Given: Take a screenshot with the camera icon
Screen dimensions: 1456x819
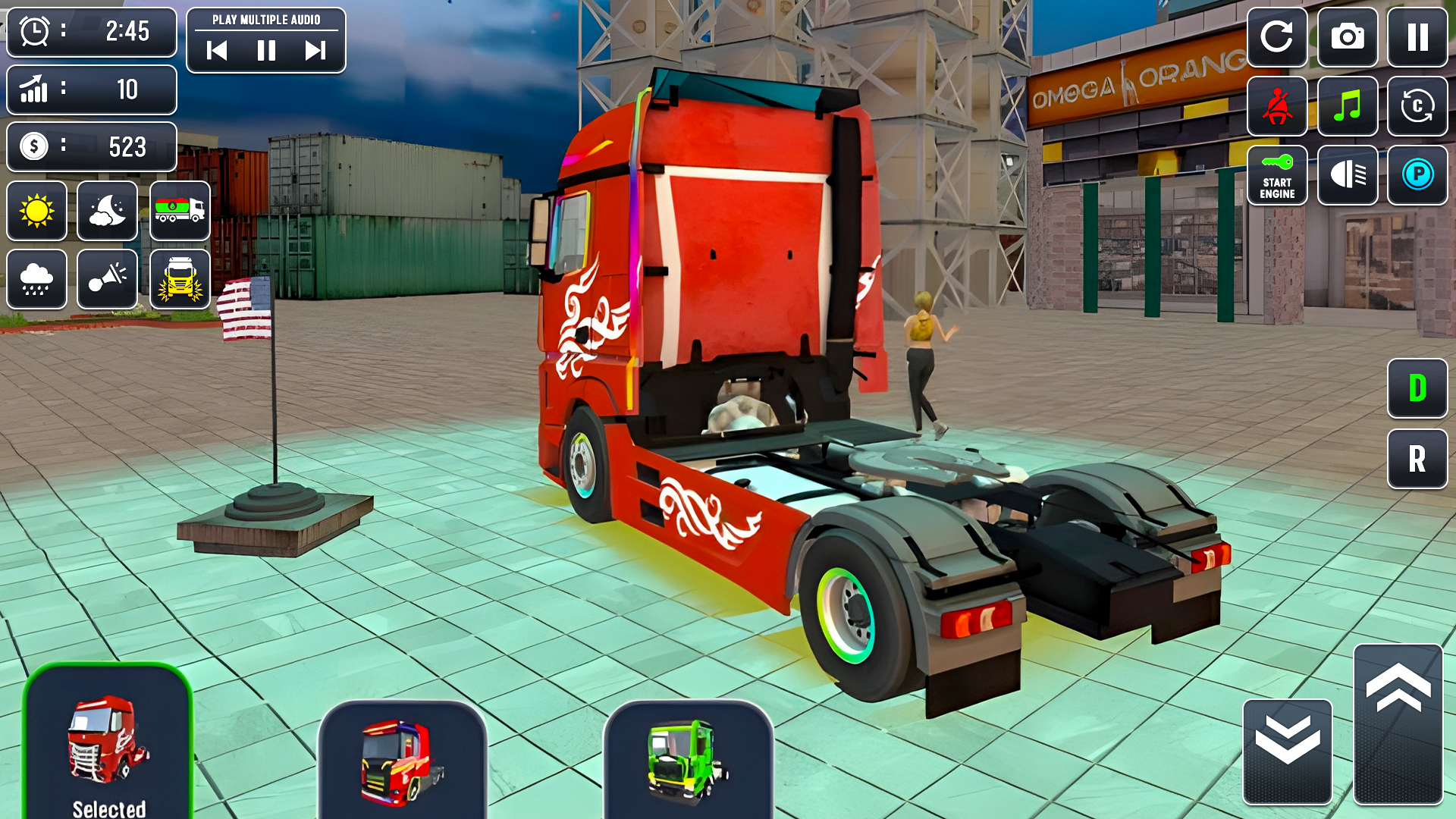Looking at the screenshot, I should pos(1348,36).
